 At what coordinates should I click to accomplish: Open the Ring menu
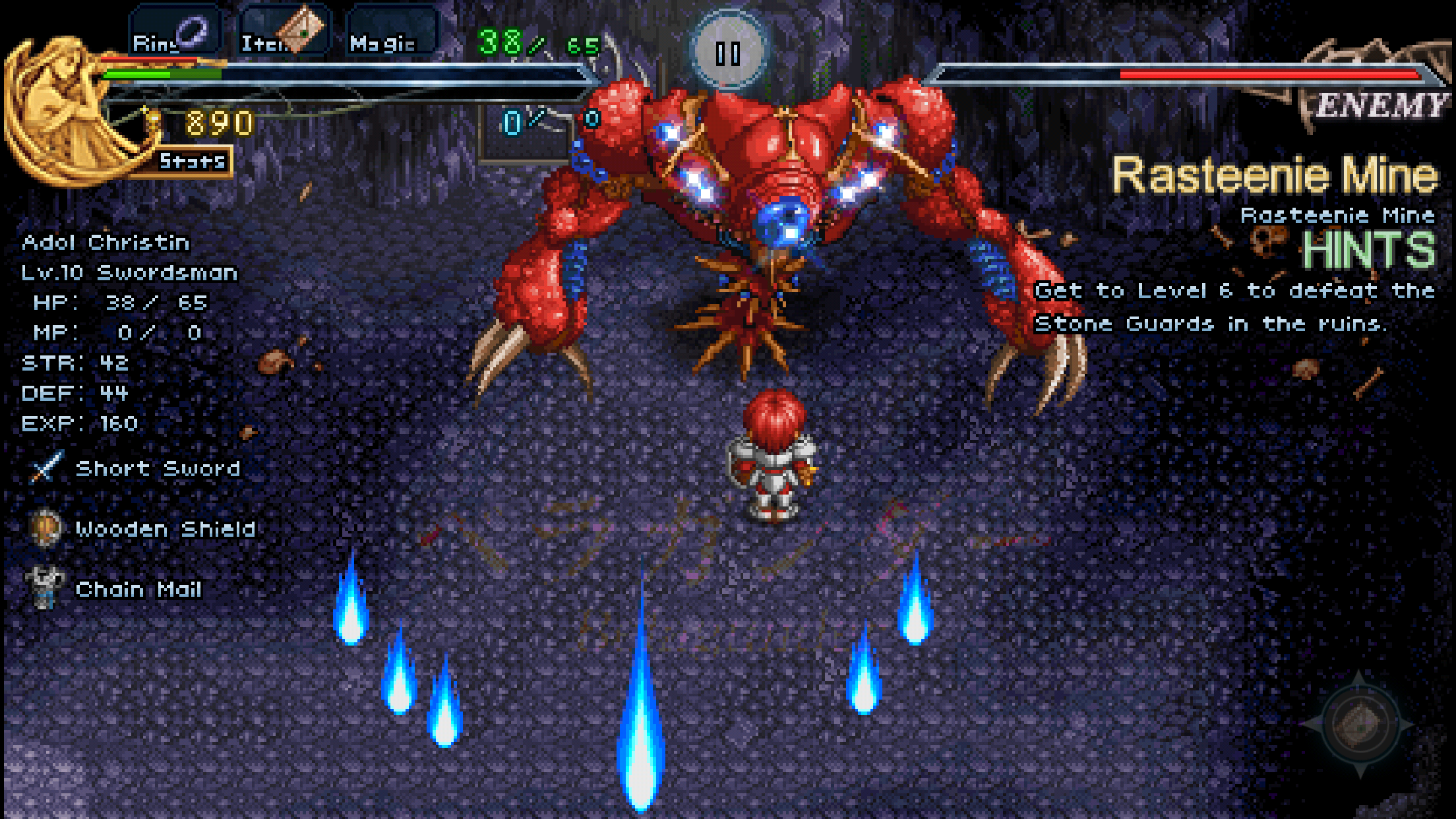tap(173, 33)
